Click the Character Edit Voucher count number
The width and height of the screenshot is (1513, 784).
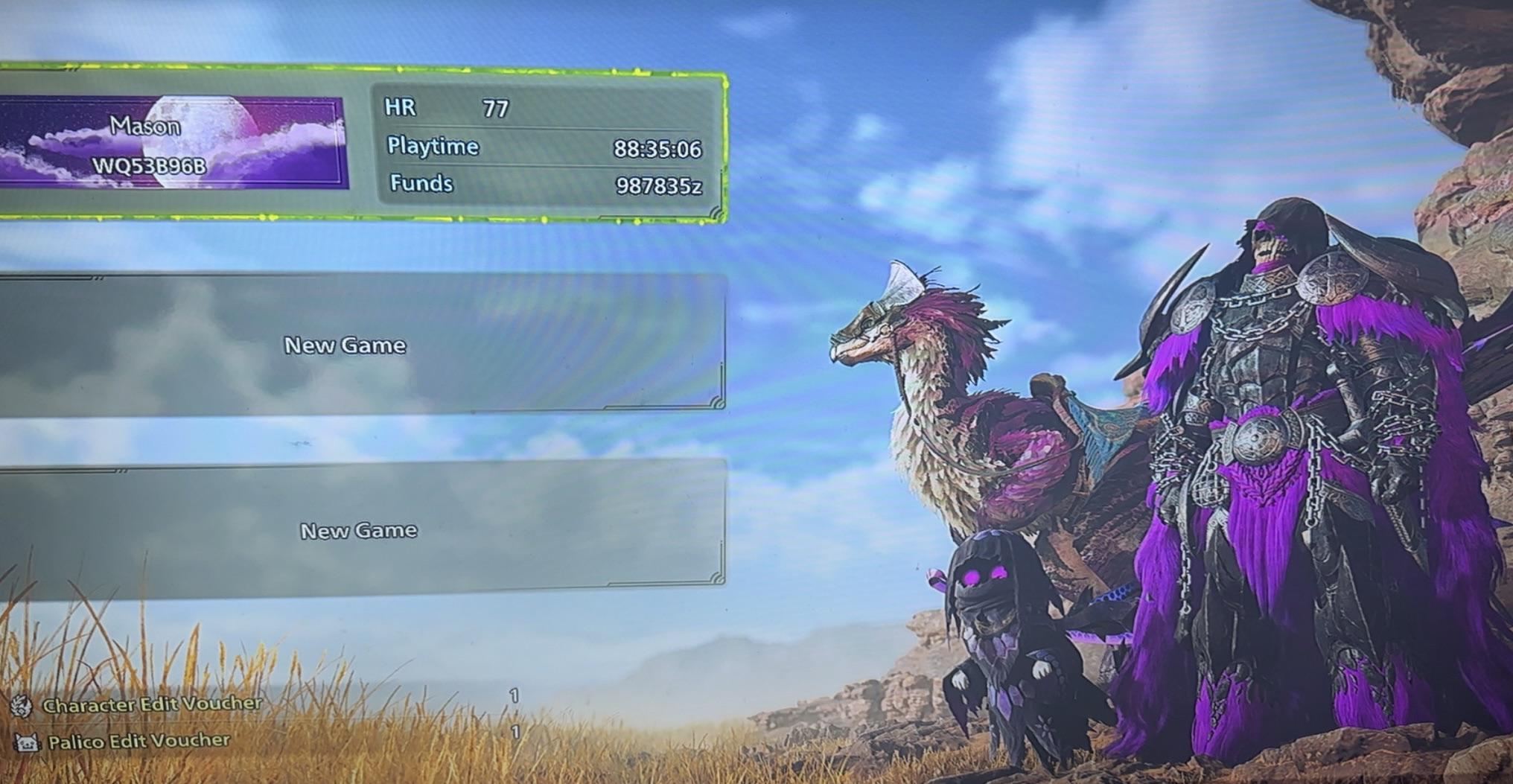513,697
